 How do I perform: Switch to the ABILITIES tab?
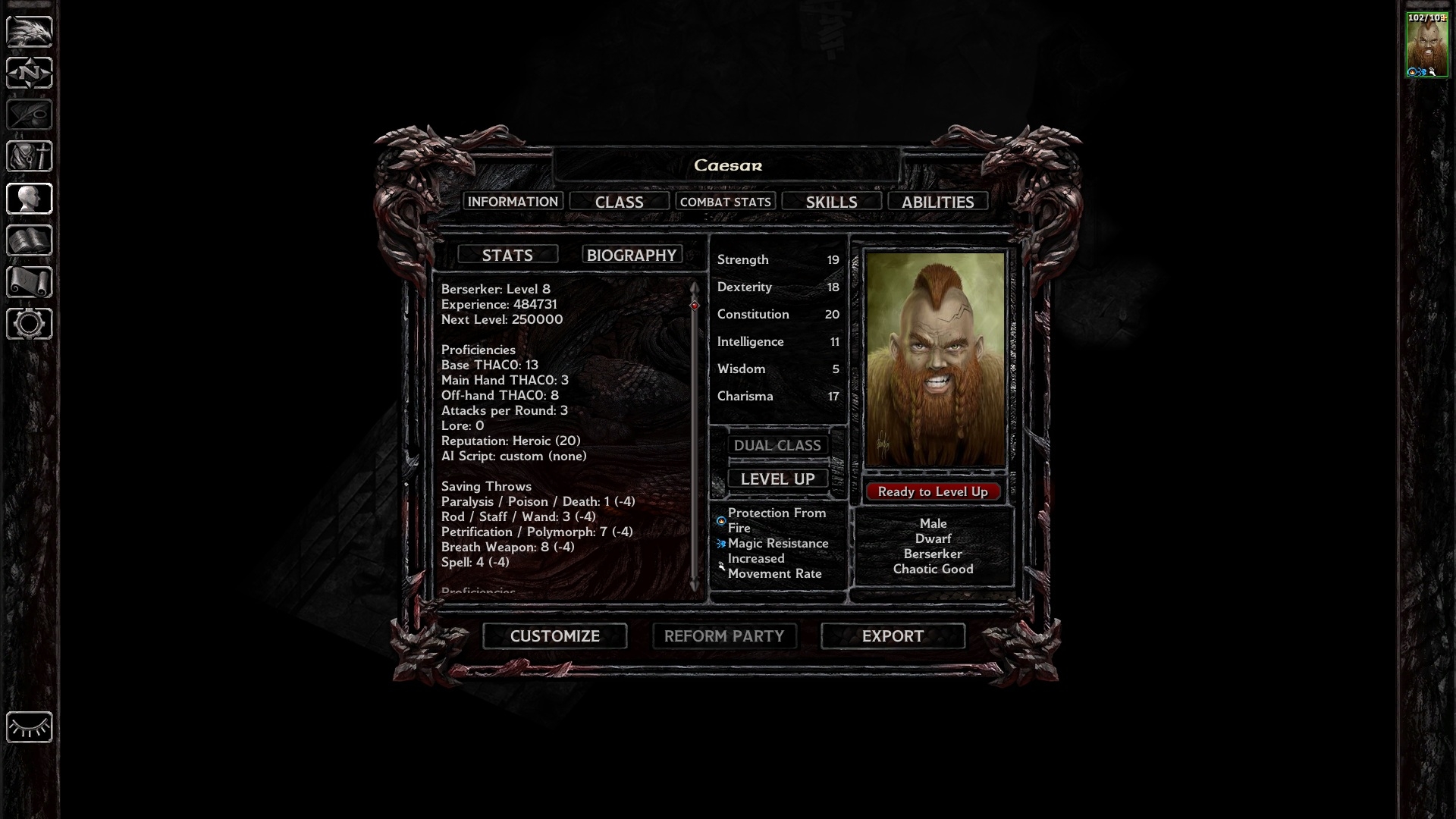point(938,201)
